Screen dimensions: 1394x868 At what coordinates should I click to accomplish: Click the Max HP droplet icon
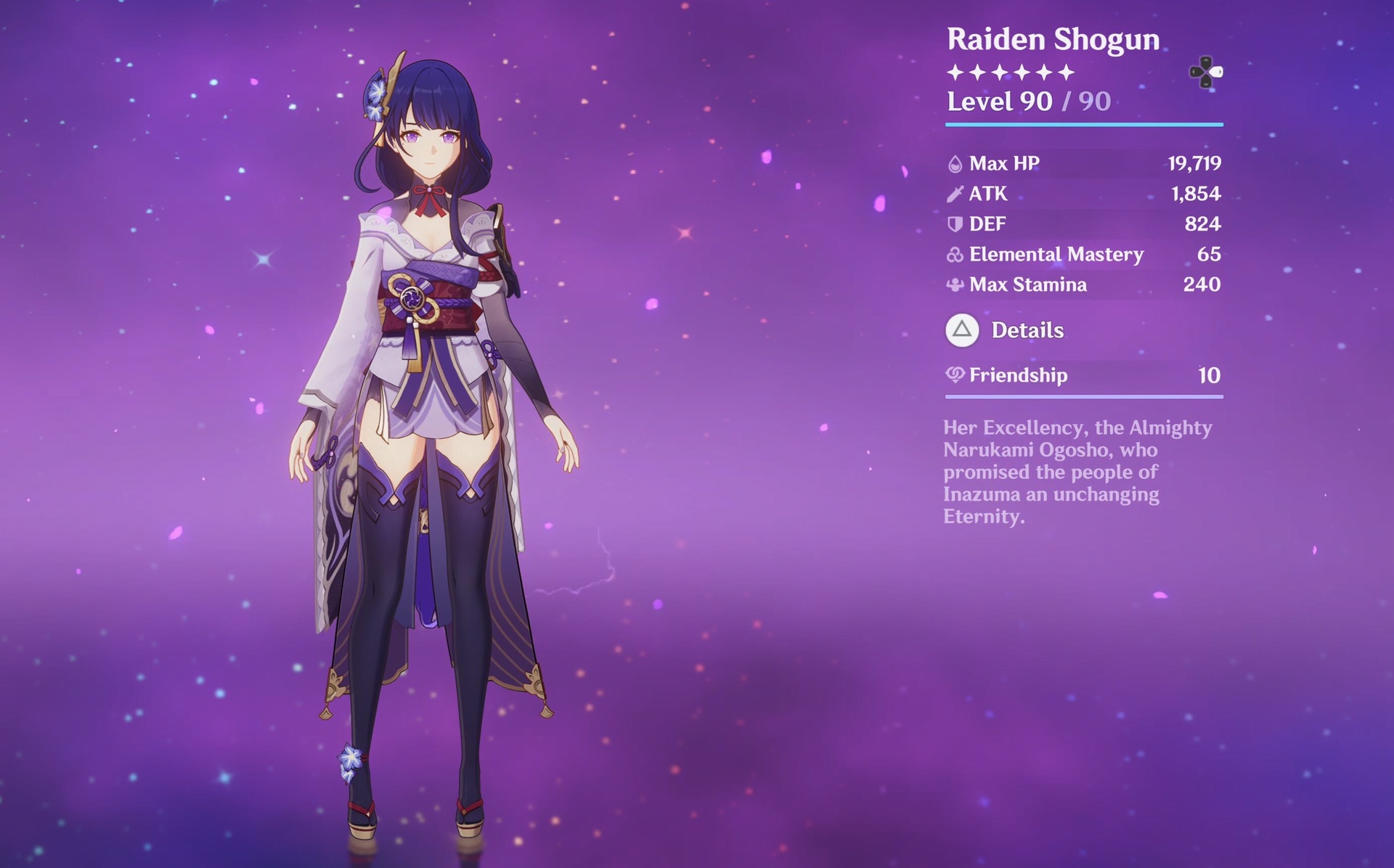(x=955, y=163)
